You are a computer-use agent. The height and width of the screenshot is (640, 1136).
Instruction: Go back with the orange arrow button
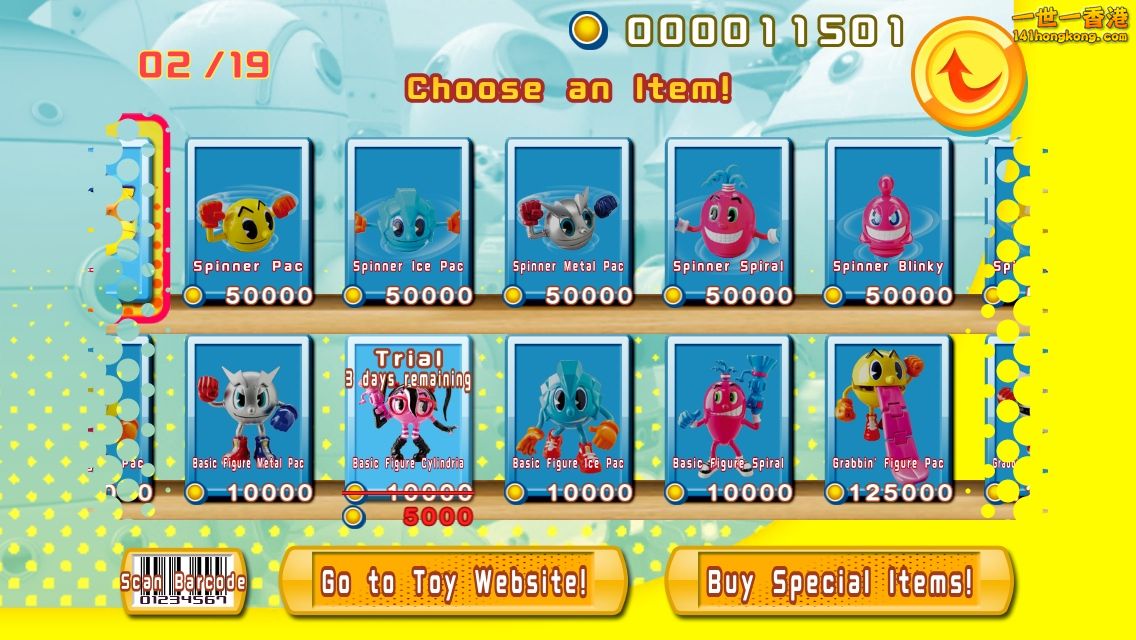pos(967,73)
